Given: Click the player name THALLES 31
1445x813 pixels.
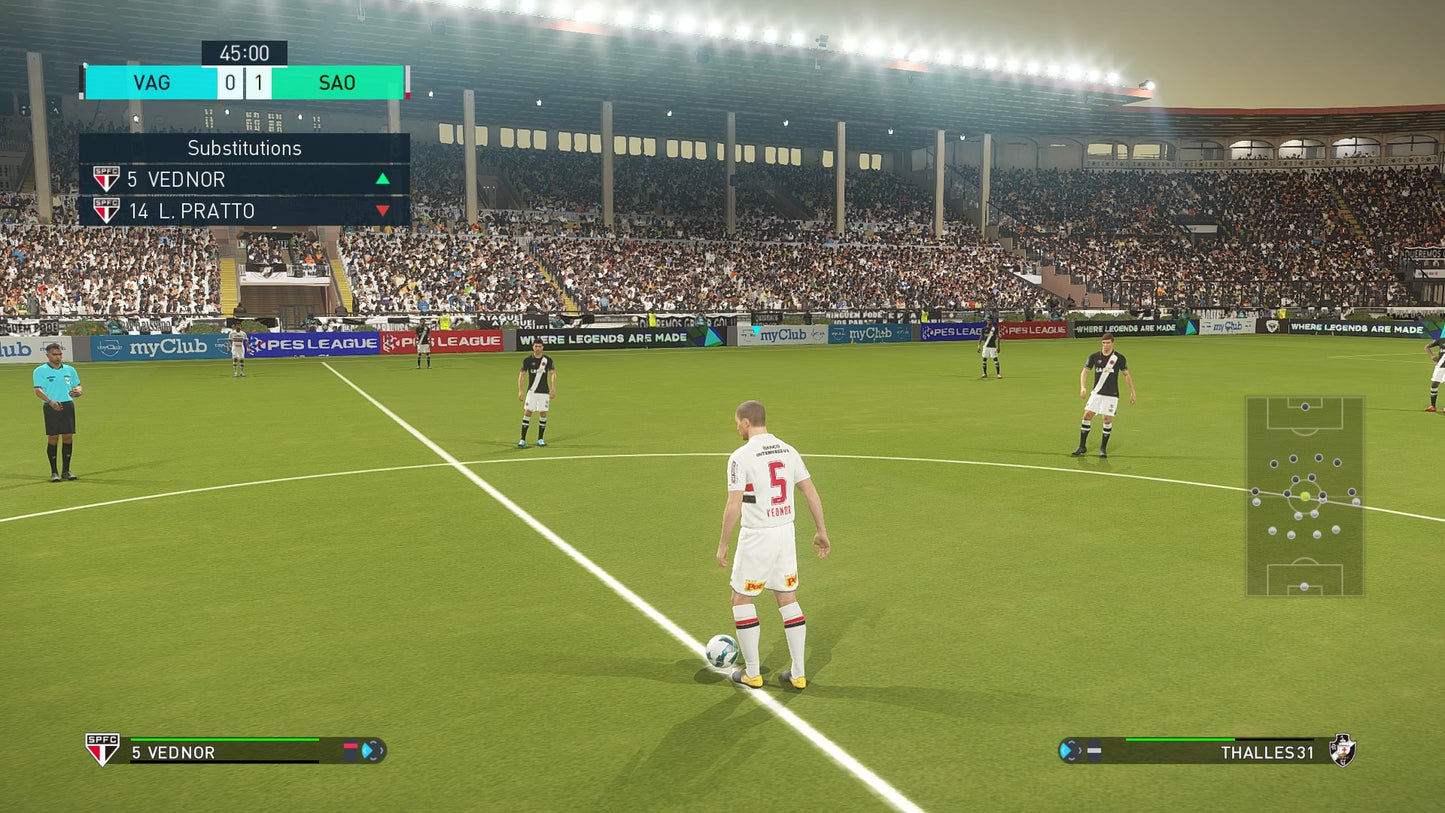Looking at the screenshot, I should [1267, 751].
